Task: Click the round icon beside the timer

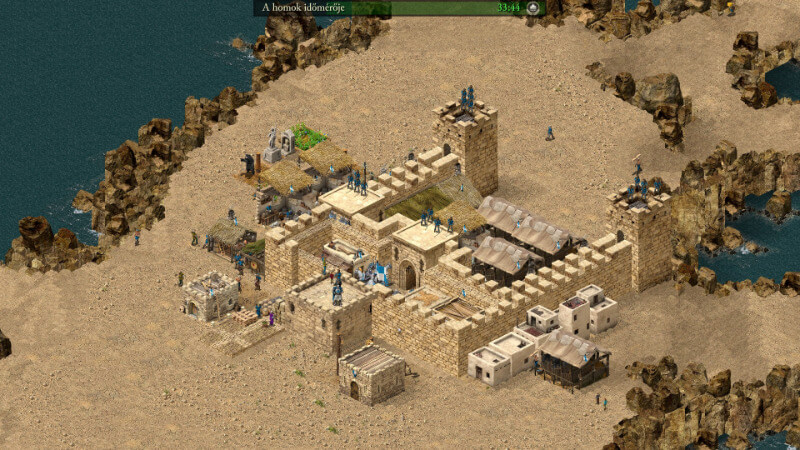Action: tap(533, 8)
